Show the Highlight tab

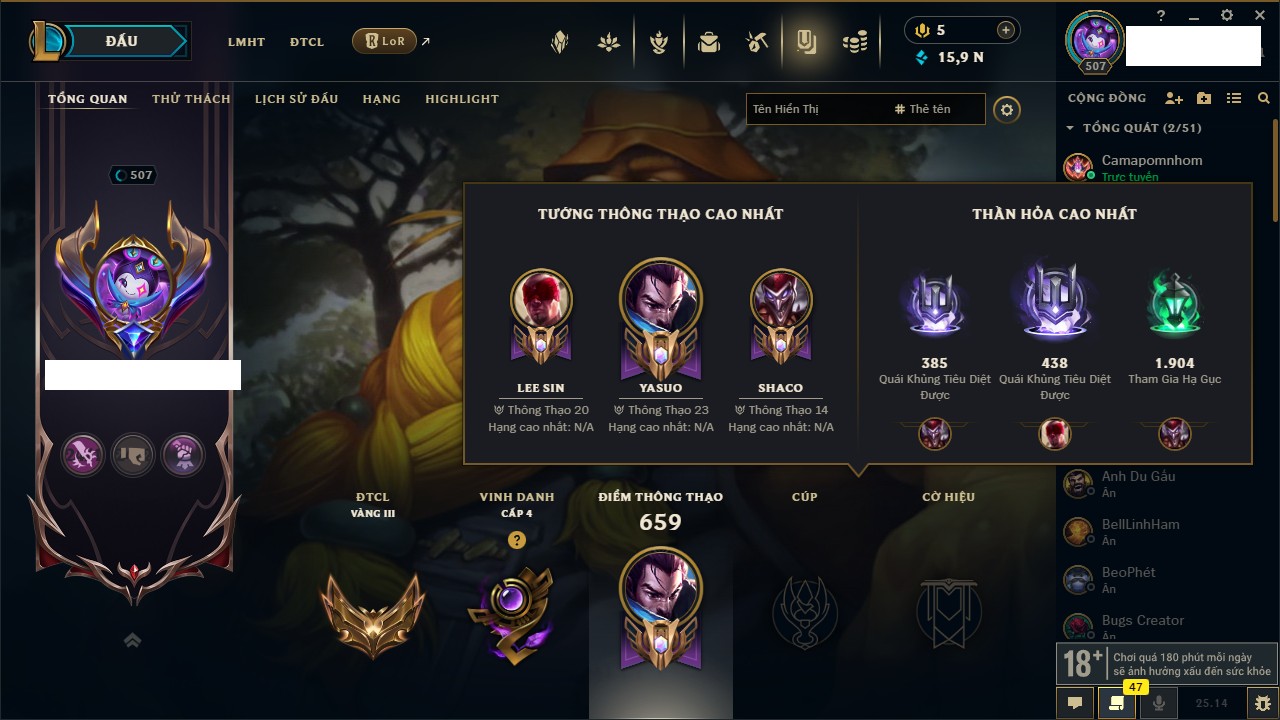[461, 99]
